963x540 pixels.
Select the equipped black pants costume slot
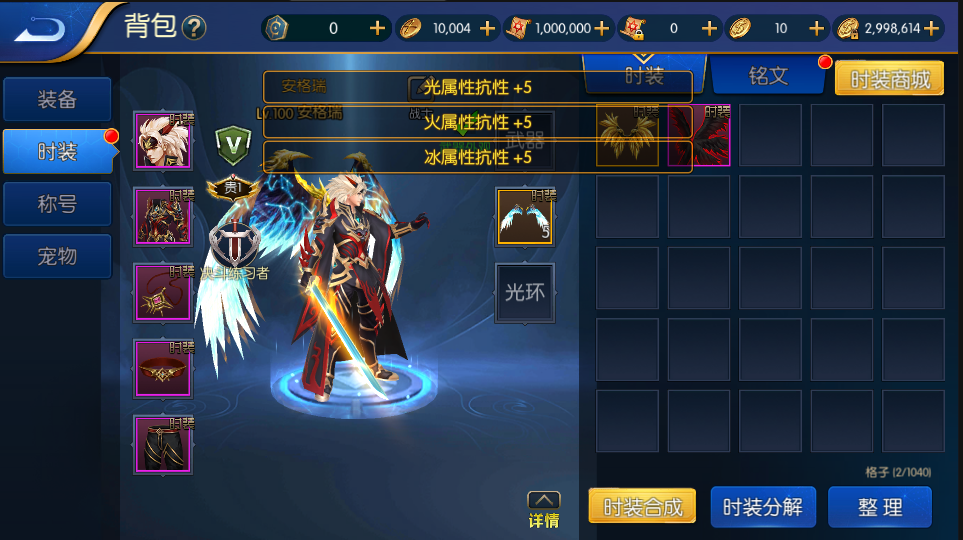click(163, 444)
